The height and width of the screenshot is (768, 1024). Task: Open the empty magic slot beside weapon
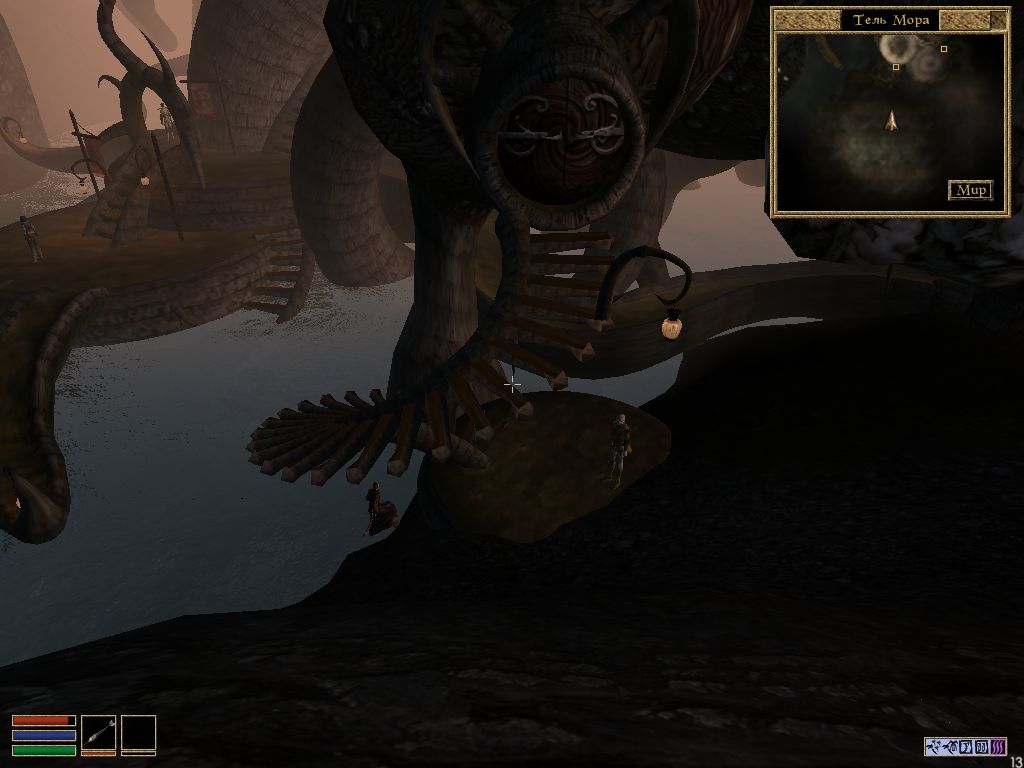point(139,733)
